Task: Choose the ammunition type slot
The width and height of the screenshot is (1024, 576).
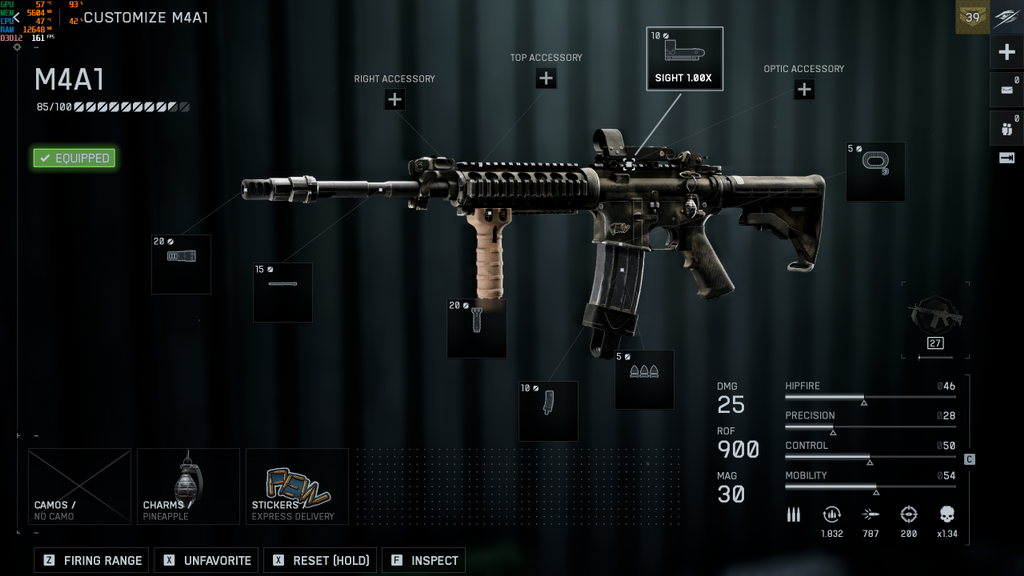Action: point(644,379)
